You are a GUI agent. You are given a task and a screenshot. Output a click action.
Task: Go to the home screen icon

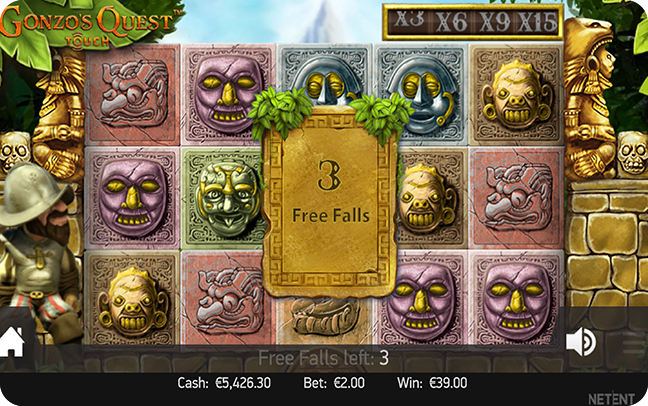pos(12,343)
